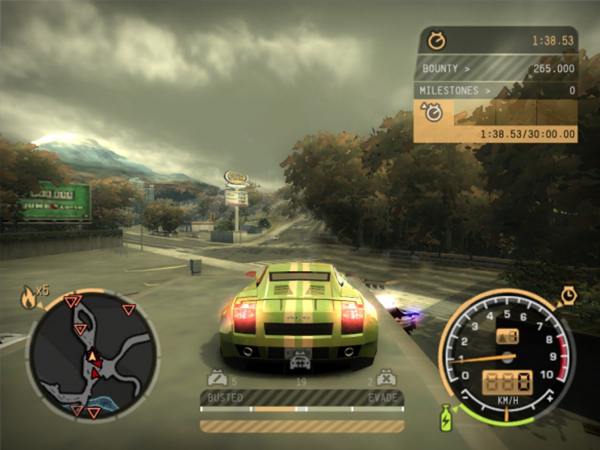Select the immobilized police cars icon
This screenshot has height=450, width=600.
(x=386, y=379)
